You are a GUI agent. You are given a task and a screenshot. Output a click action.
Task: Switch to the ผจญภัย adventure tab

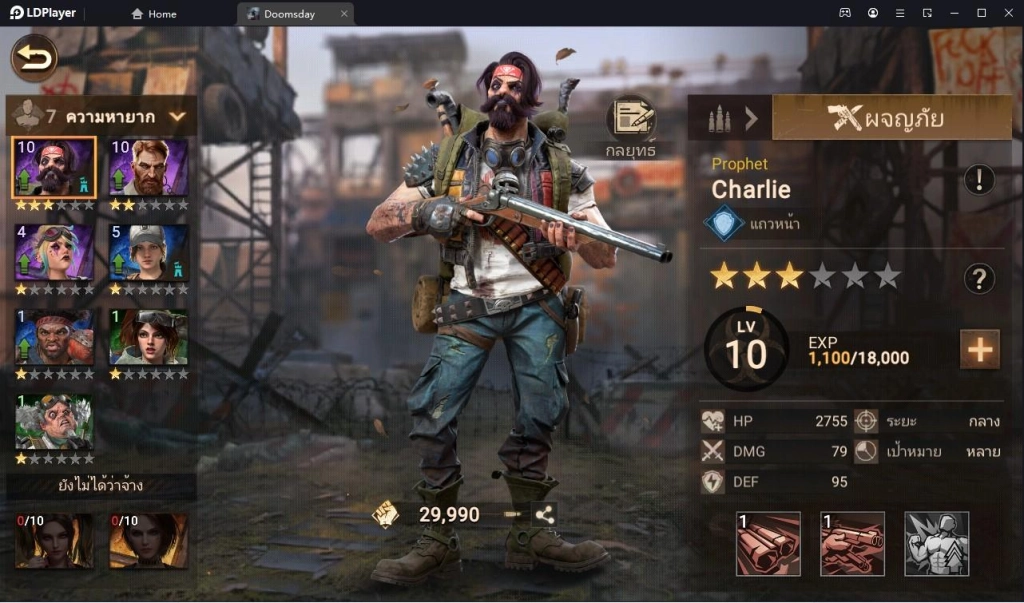click(x=886, y=118)
